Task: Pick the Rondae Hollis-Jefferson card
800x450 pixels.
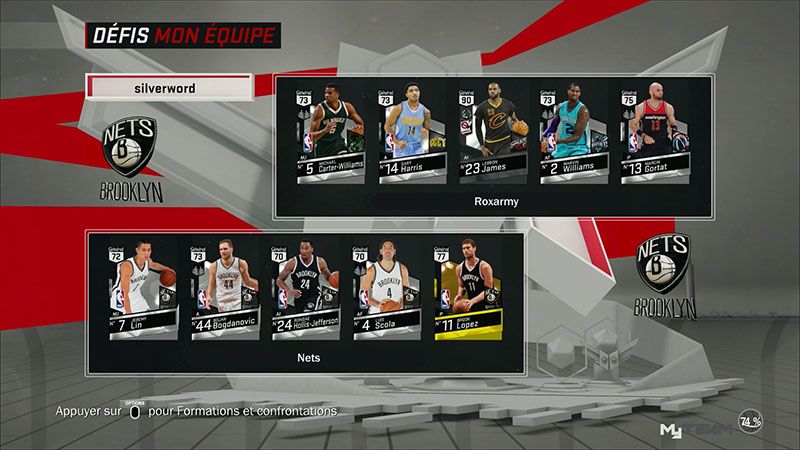Action: point(297,288)
